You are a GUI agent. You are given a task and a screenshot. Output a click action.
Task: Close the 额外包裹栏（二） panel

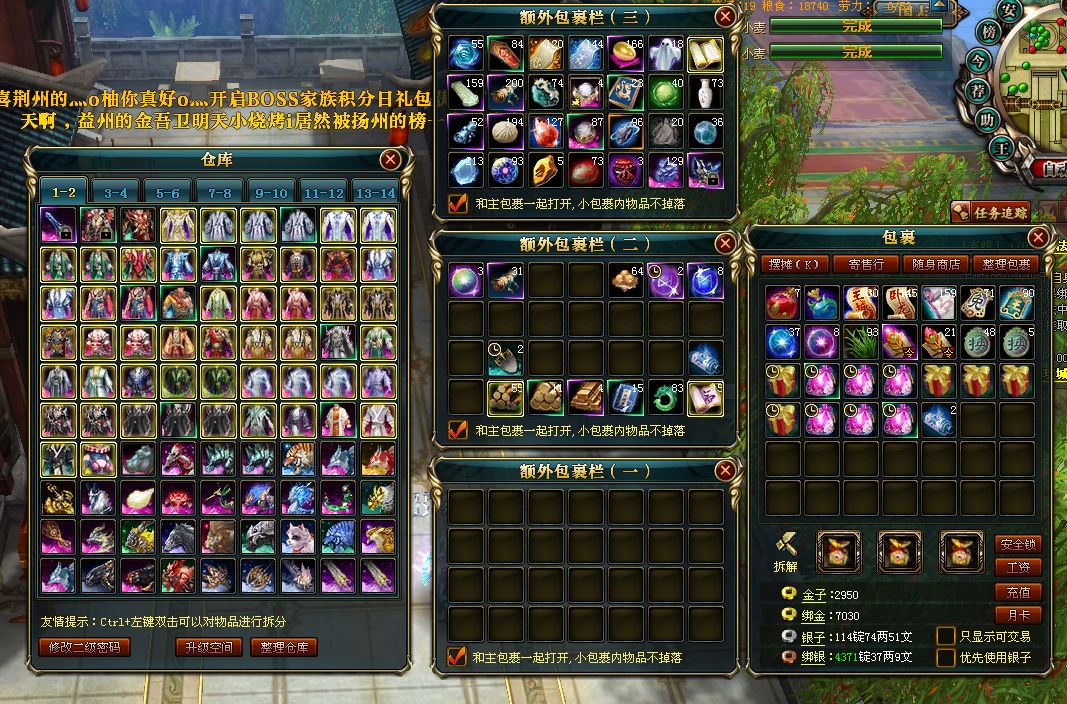tap(725, 244)
